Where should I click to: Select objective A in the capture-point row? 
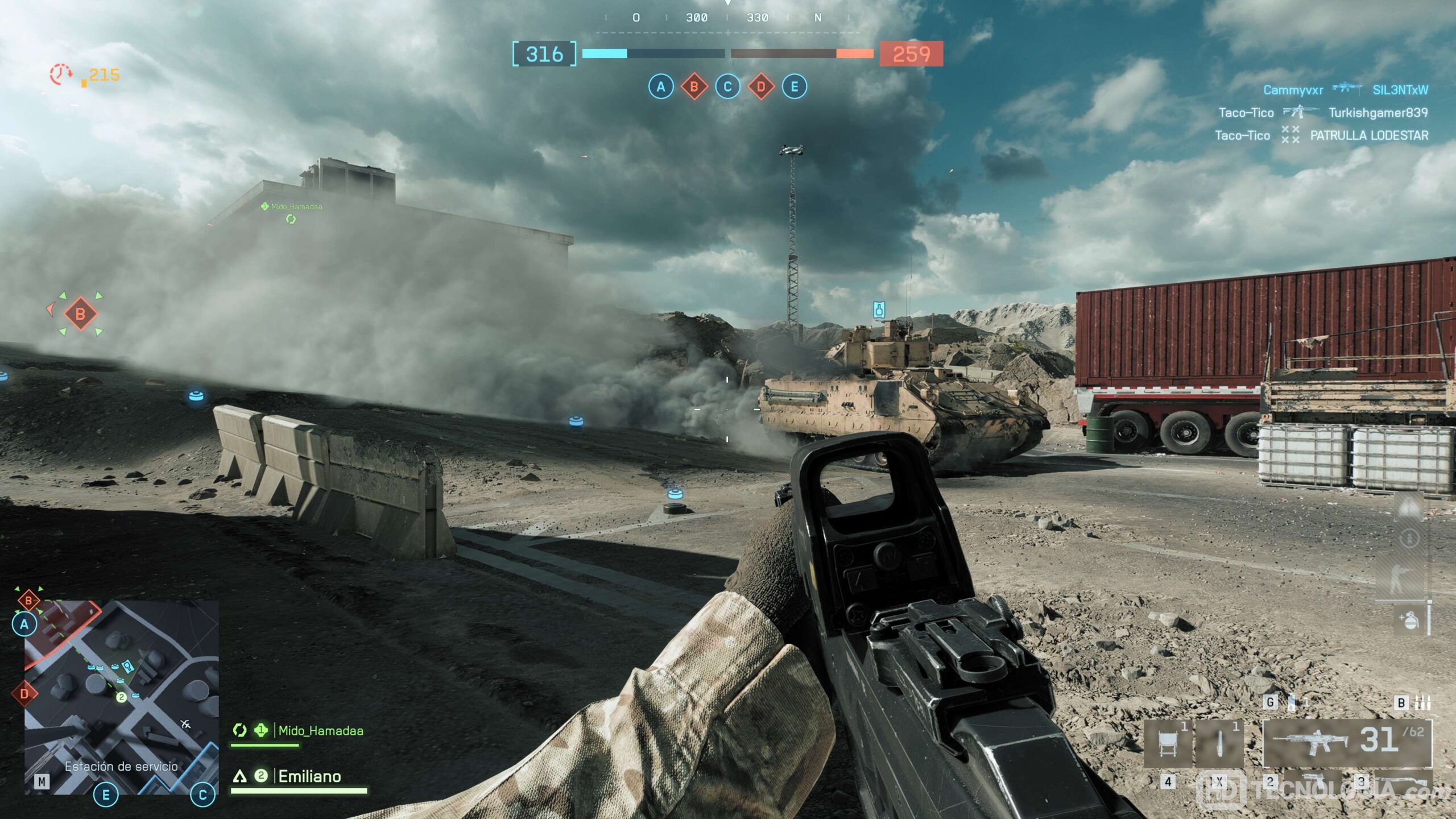(x=660, y=87)
